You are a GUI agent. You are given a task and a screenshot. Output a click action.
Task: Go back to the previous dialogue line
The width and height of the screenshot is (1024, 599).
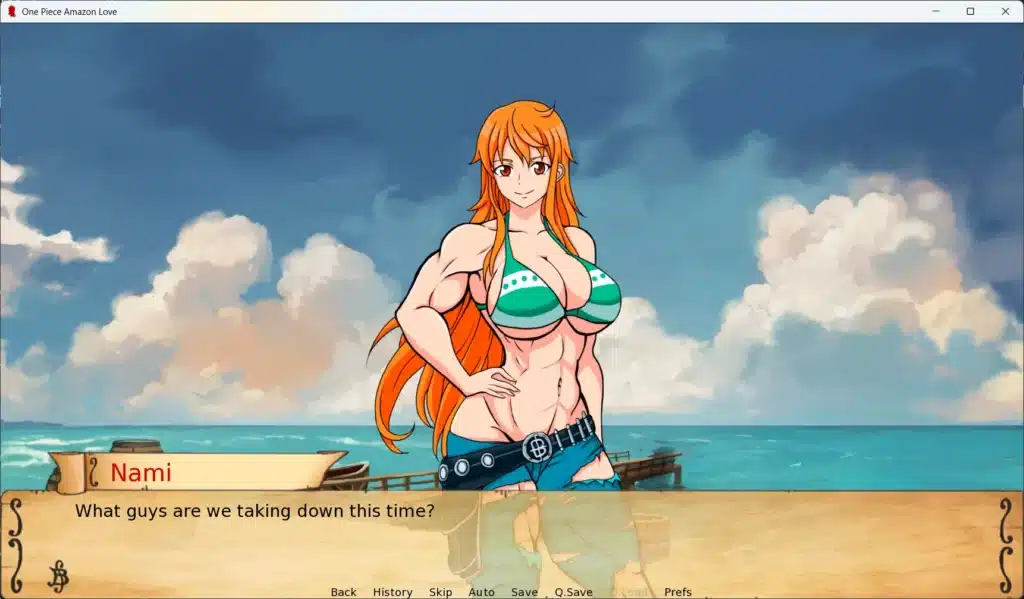pos(343,592)
